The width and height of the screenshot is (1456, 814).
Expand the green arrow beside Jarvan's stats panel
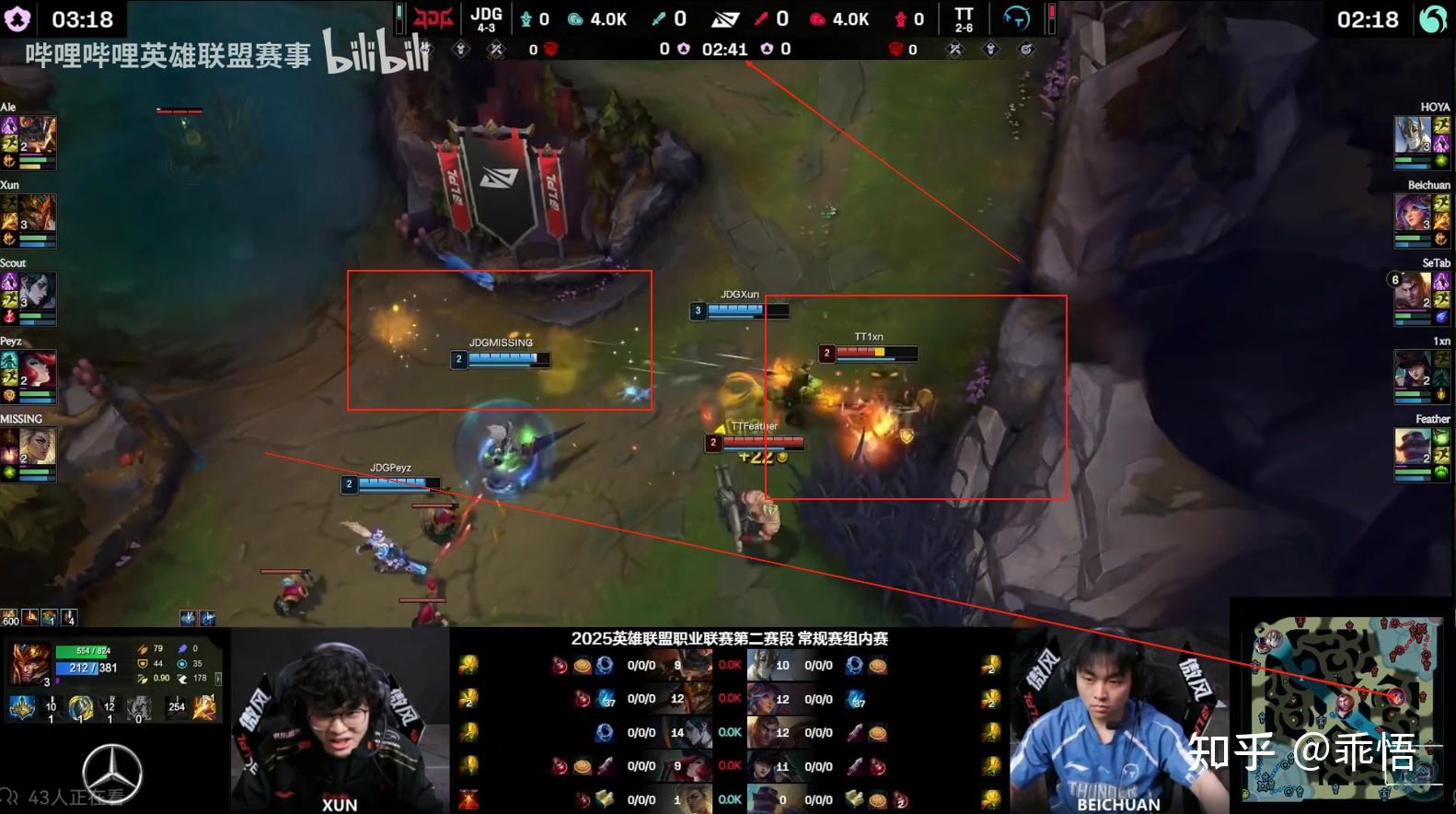pyautogui.click(x=218, y=678)
